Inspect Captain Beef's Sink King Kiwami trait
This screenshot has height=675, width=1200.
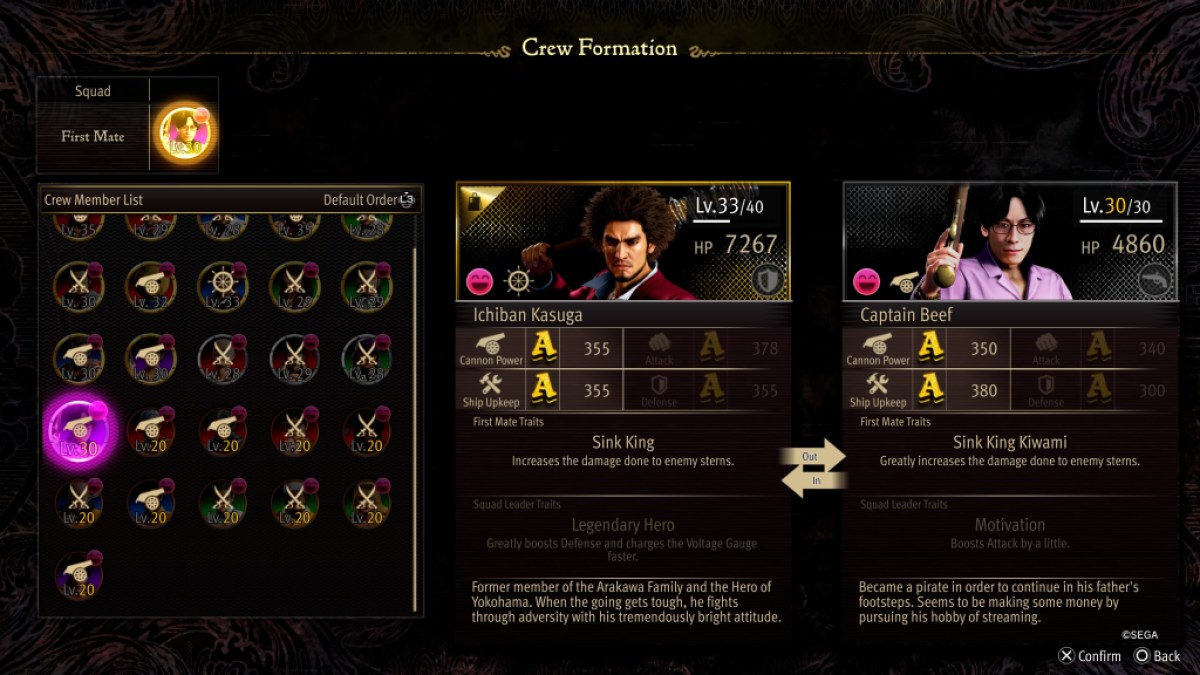pyautogui.click(x=1009, y=451)
